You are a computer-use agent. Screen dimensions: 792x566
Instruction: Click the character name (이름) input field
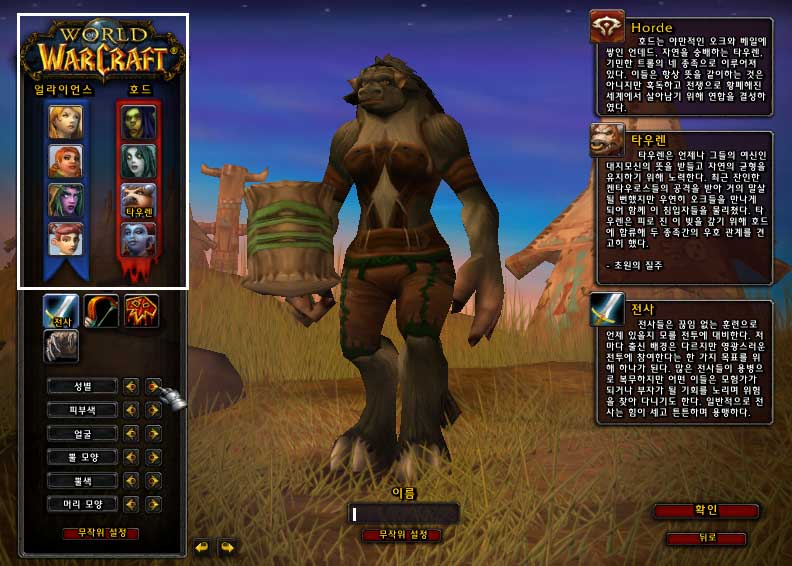[404, 513]
